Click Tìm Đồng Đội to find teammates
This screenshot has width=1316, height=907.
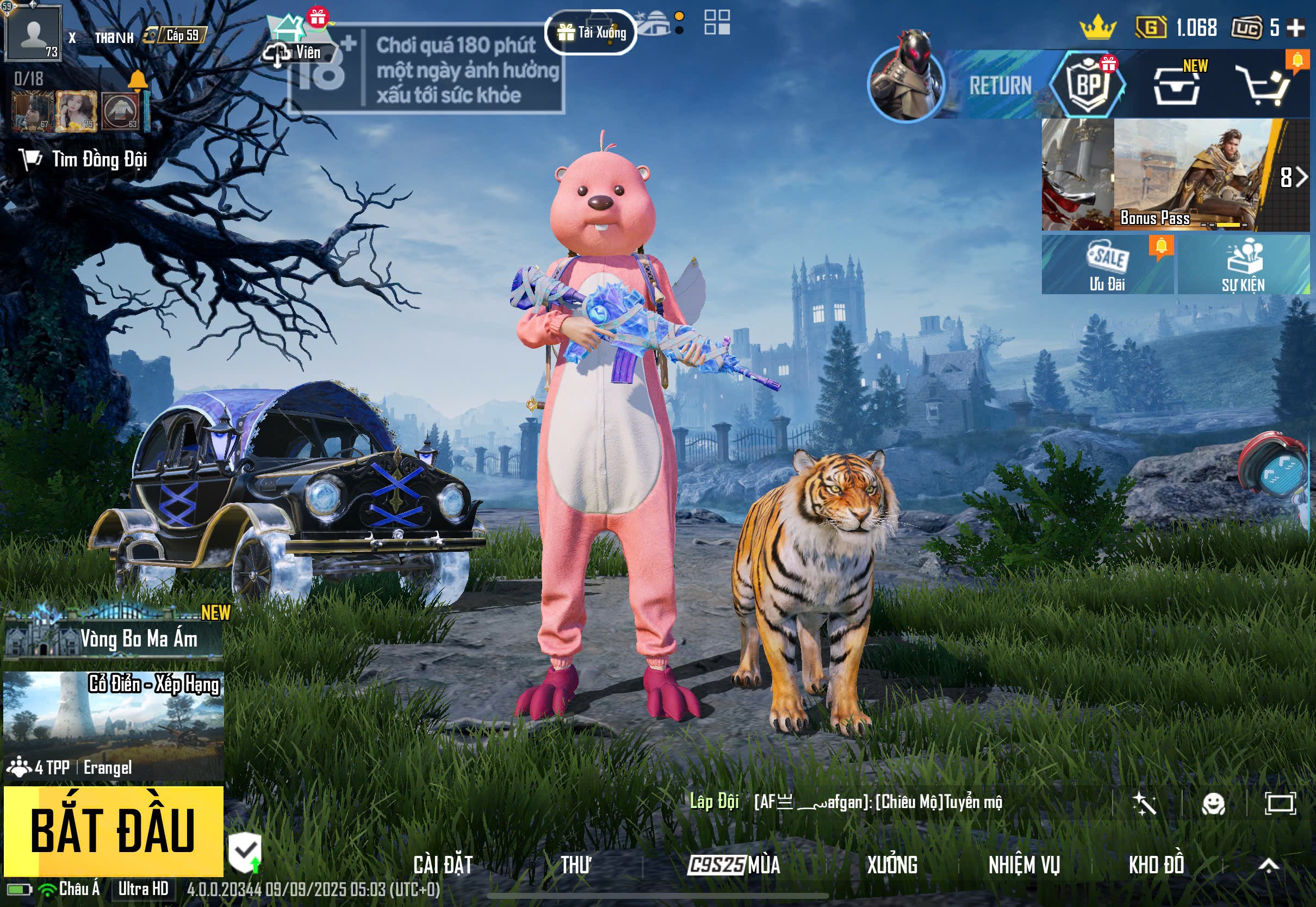[85, 160]
